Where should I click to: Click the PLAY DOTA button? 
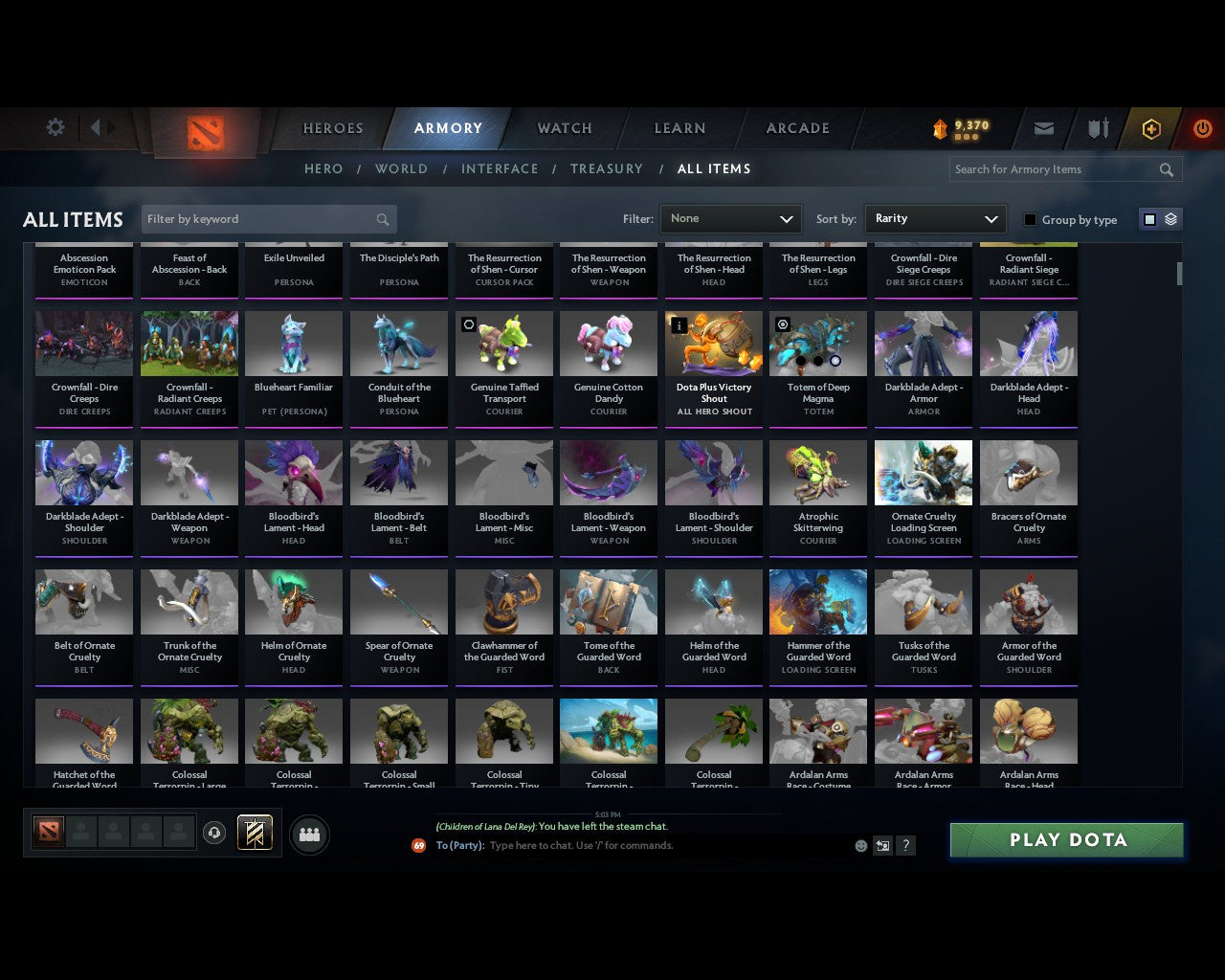[x=1065, y=839]
